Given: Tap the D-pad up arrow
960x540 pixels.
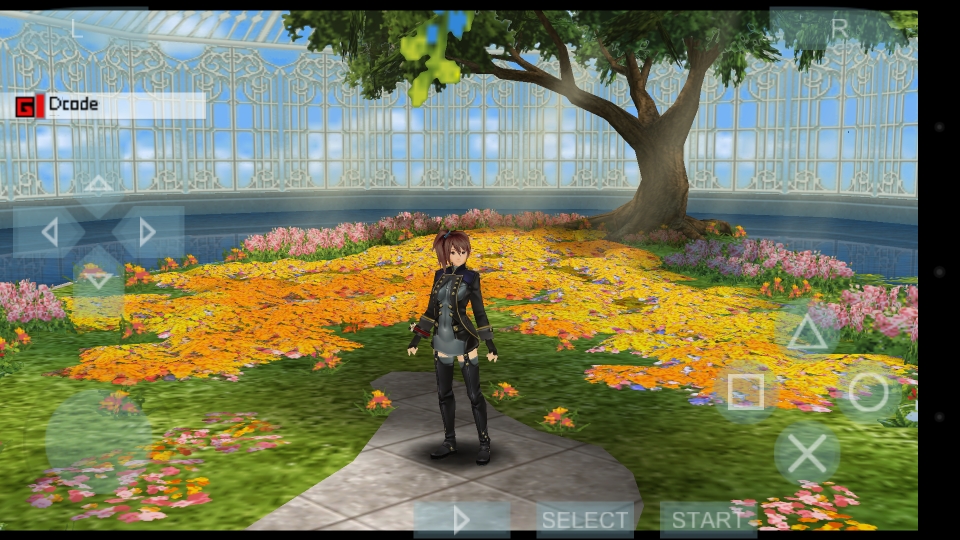Looking at the screenshot, I should 98,186.
